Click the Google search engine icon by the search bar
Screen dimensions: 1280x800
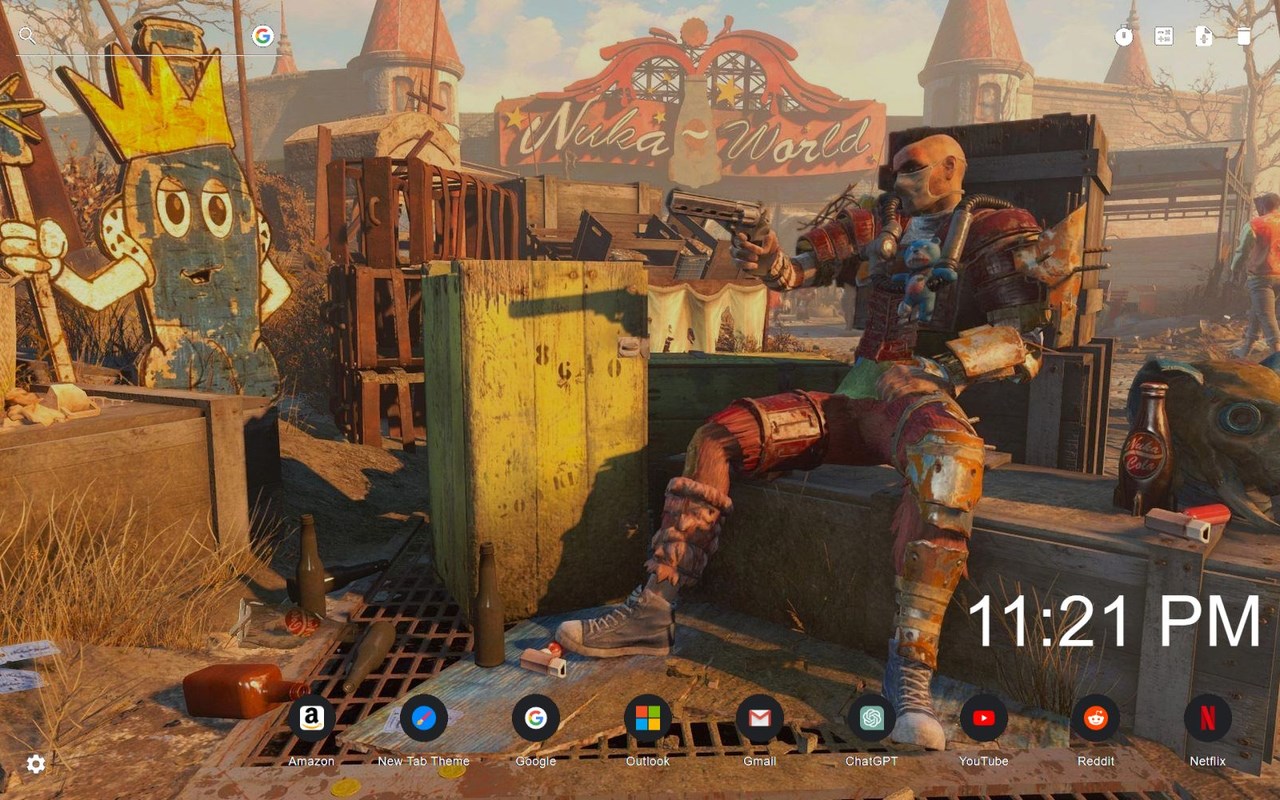click(x=263, y=37)
